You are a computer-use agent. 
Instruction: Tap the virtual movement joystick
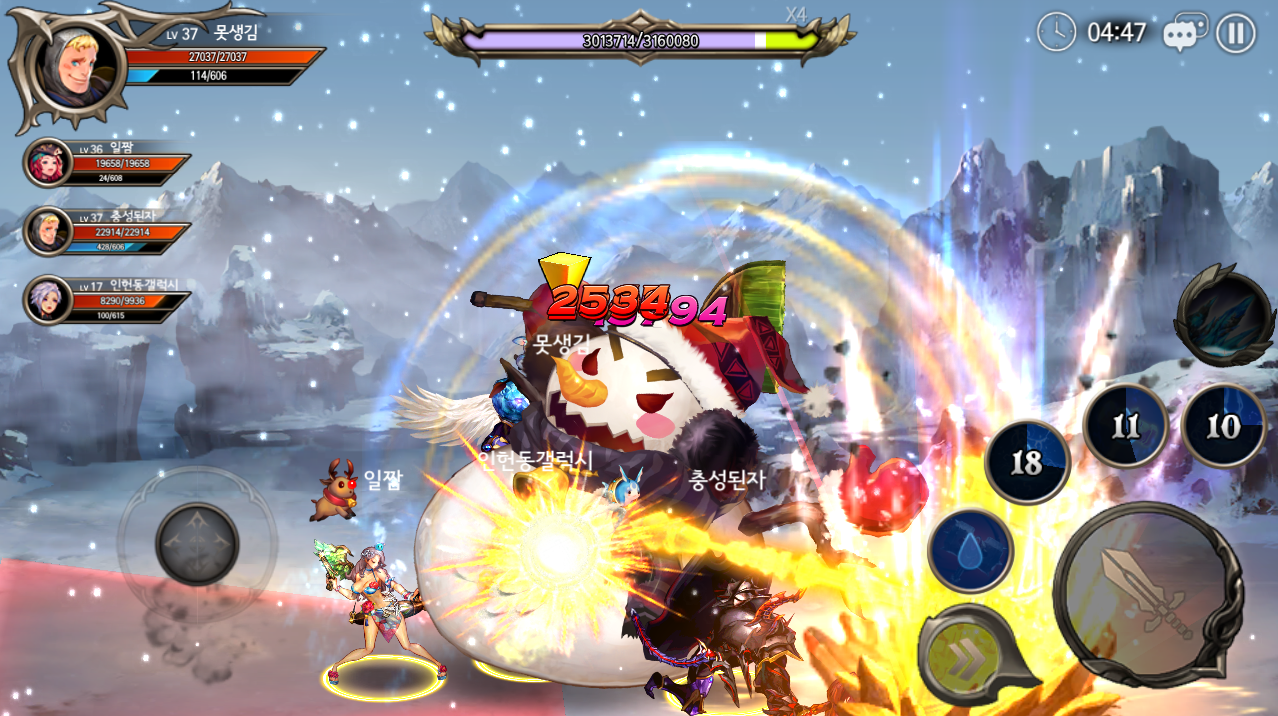tap(197, 543)
